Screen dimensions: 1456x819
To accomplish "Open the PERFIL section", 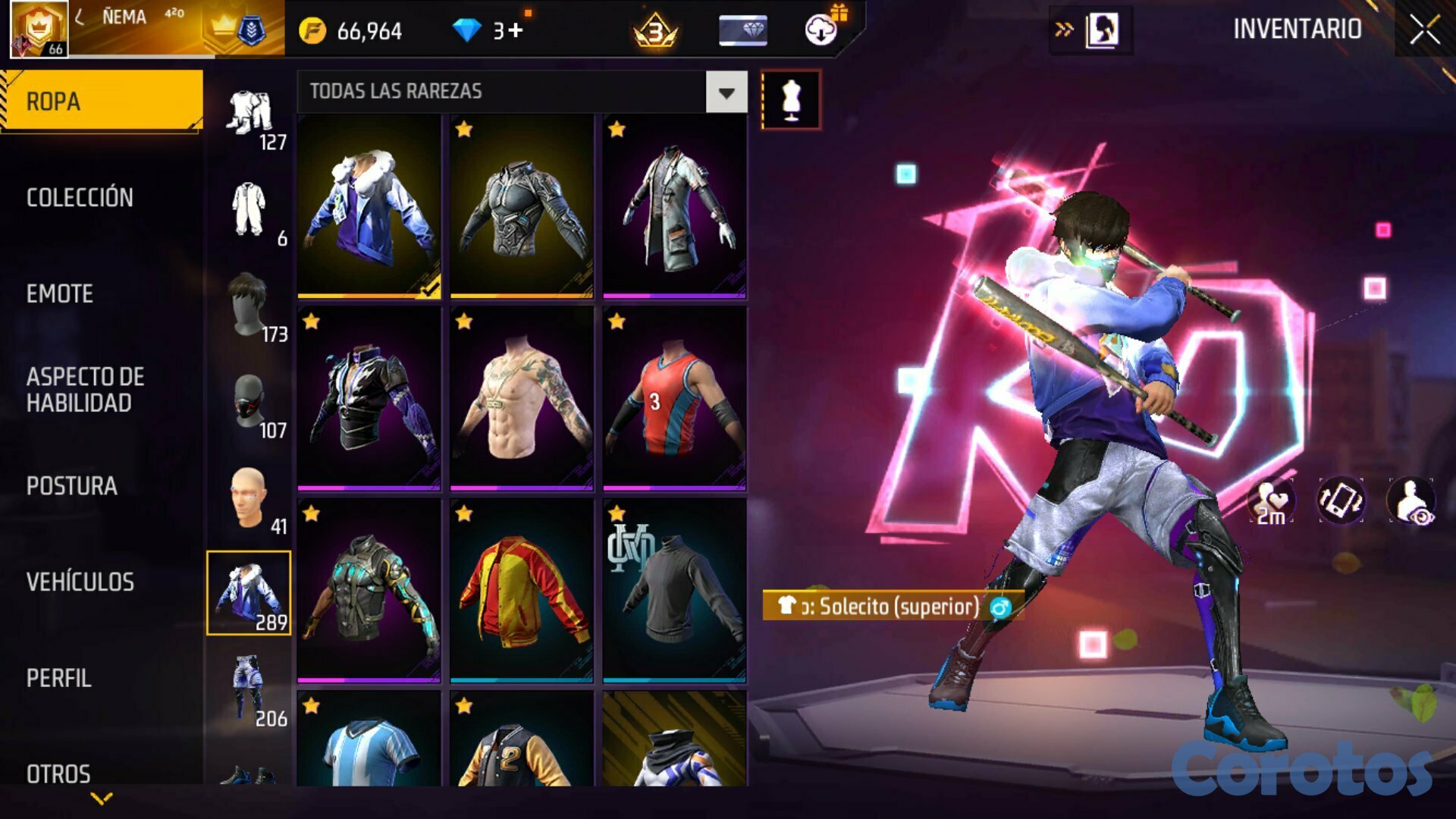I will coord(59,678).
